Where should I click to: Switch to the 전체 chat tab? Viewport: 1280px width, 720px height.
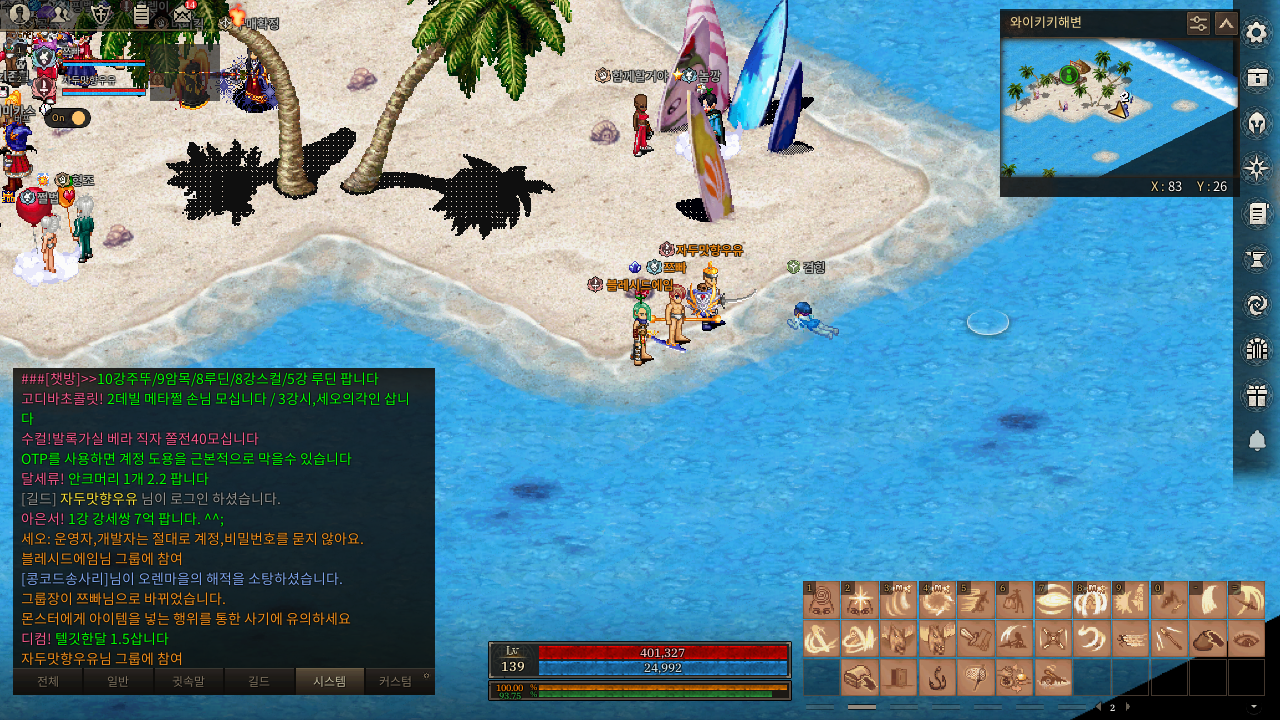[x=47, y=681]
